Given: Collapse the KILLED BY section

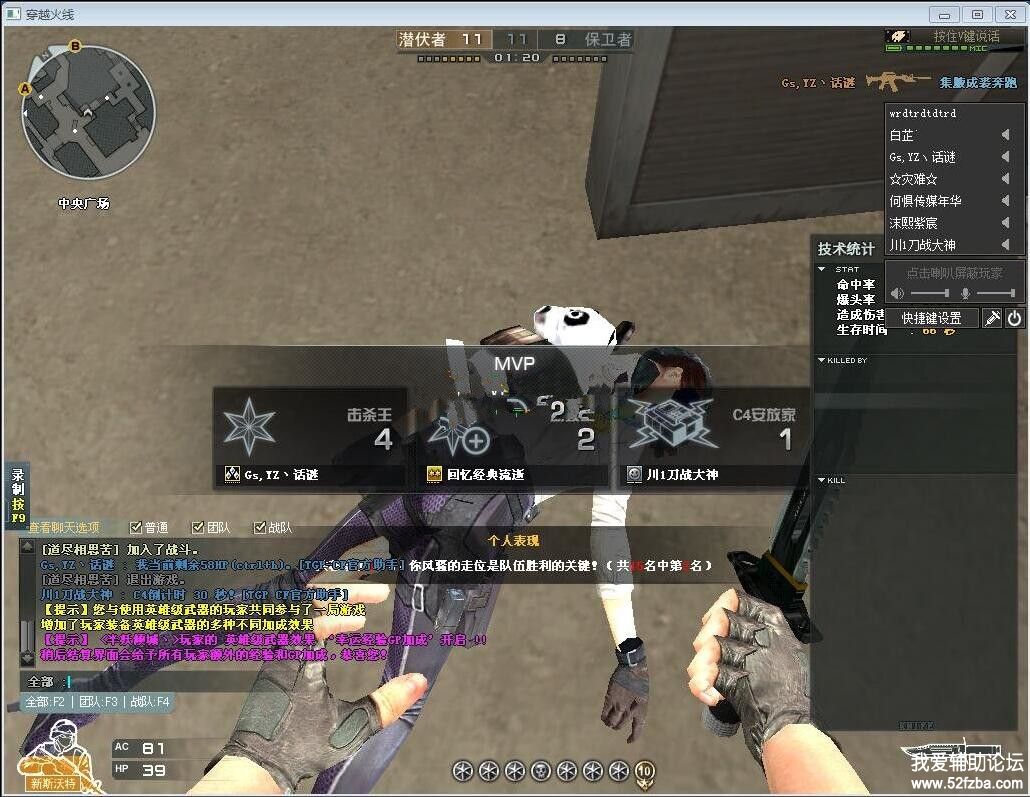Looking at the screenshot, I should click(x=822, y=360).
